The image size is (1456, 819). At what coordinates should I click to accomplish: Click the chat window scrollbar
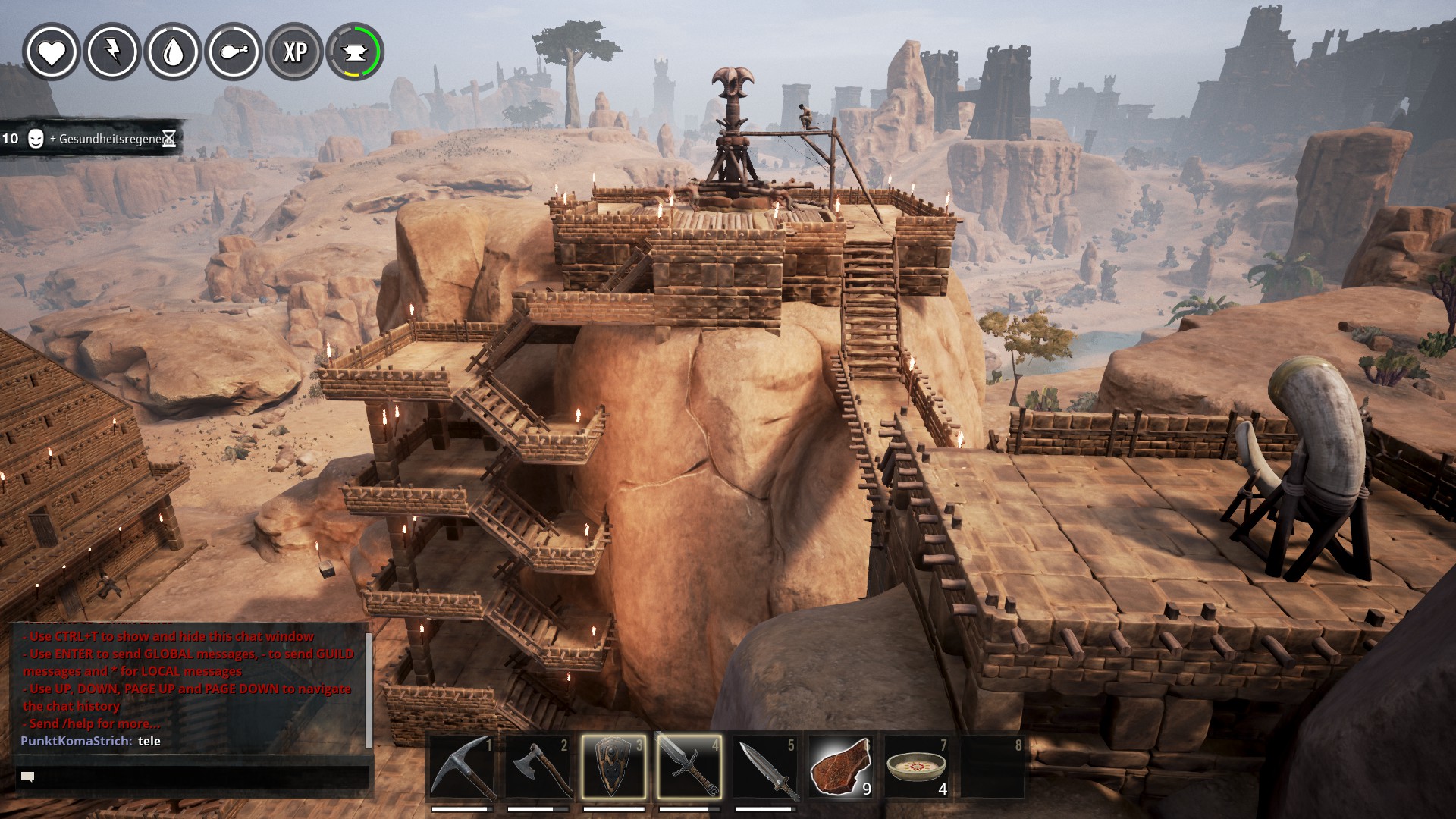click(x=369, y=689)
